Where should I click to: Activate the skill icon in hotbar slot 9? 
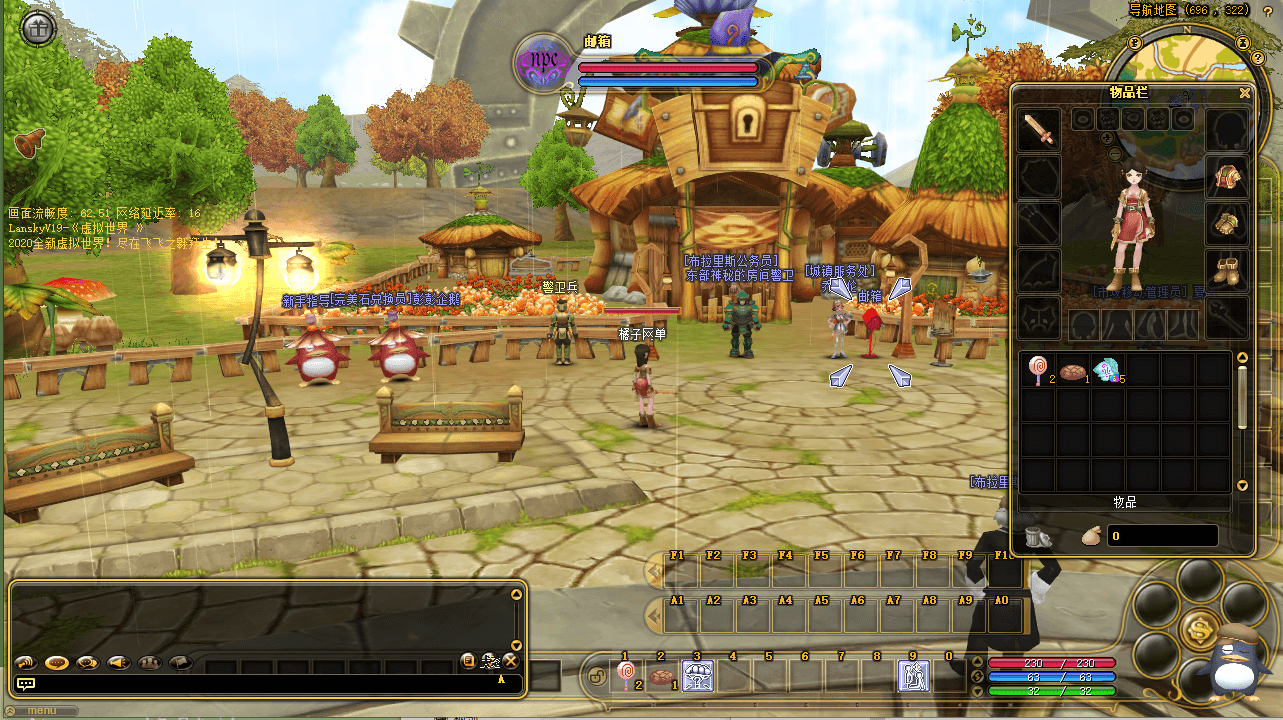tap(913, 676)
